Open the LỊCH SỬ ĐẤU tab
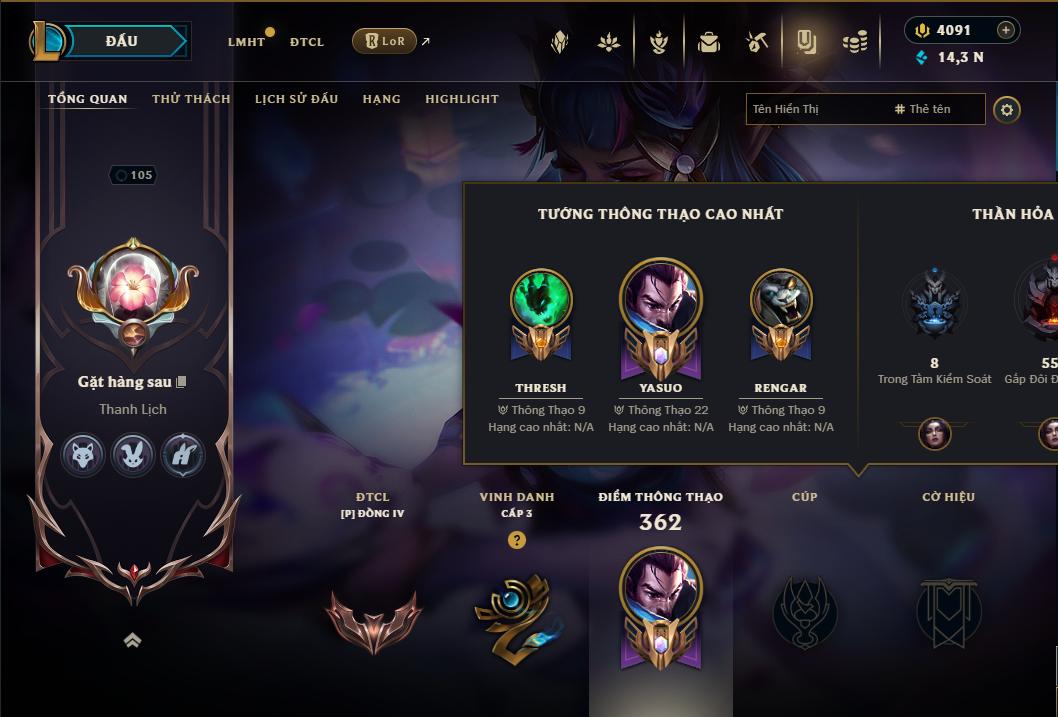The width and height of the screenshot is (1058, 717). click(x=296, y=99)
